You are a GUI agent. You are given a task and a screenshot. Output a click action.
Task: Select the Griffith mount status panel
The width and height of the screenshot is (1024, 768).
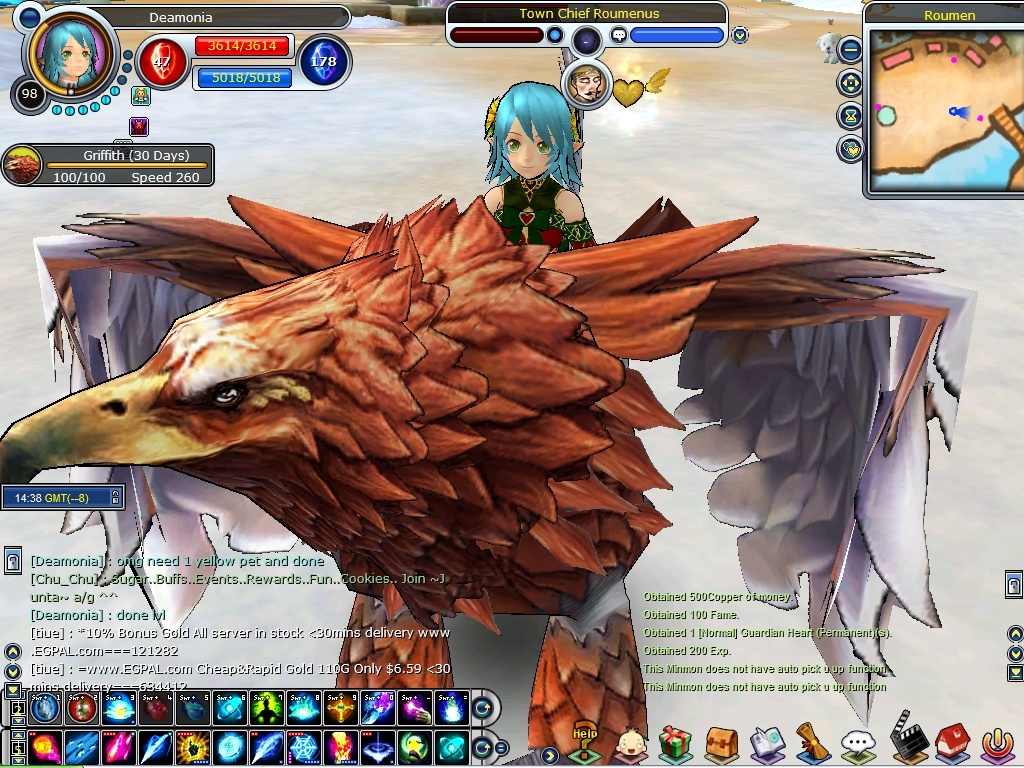pyautogui.click(x=108, y=166)
